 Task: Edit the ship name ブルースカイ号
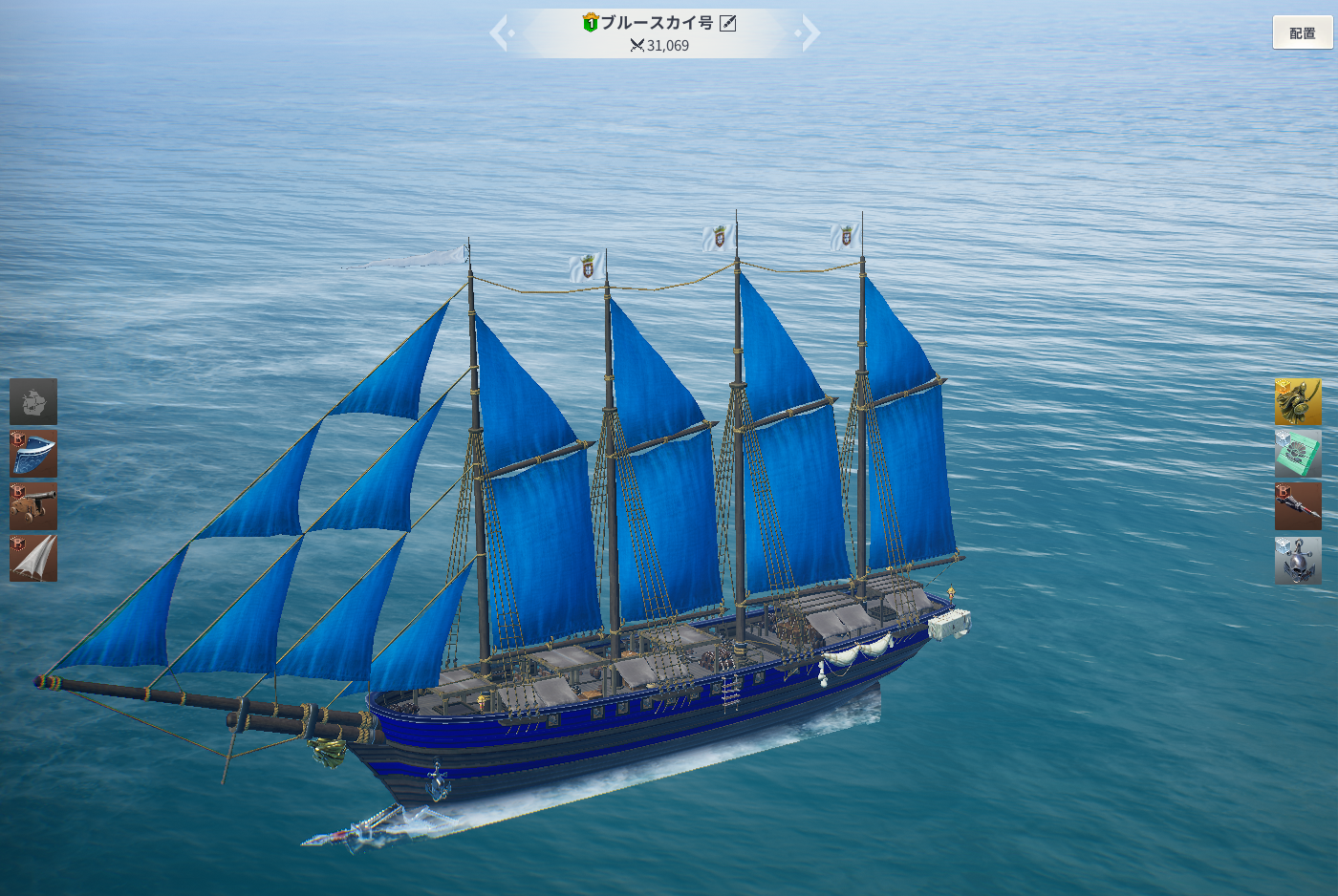pos(728,23)
